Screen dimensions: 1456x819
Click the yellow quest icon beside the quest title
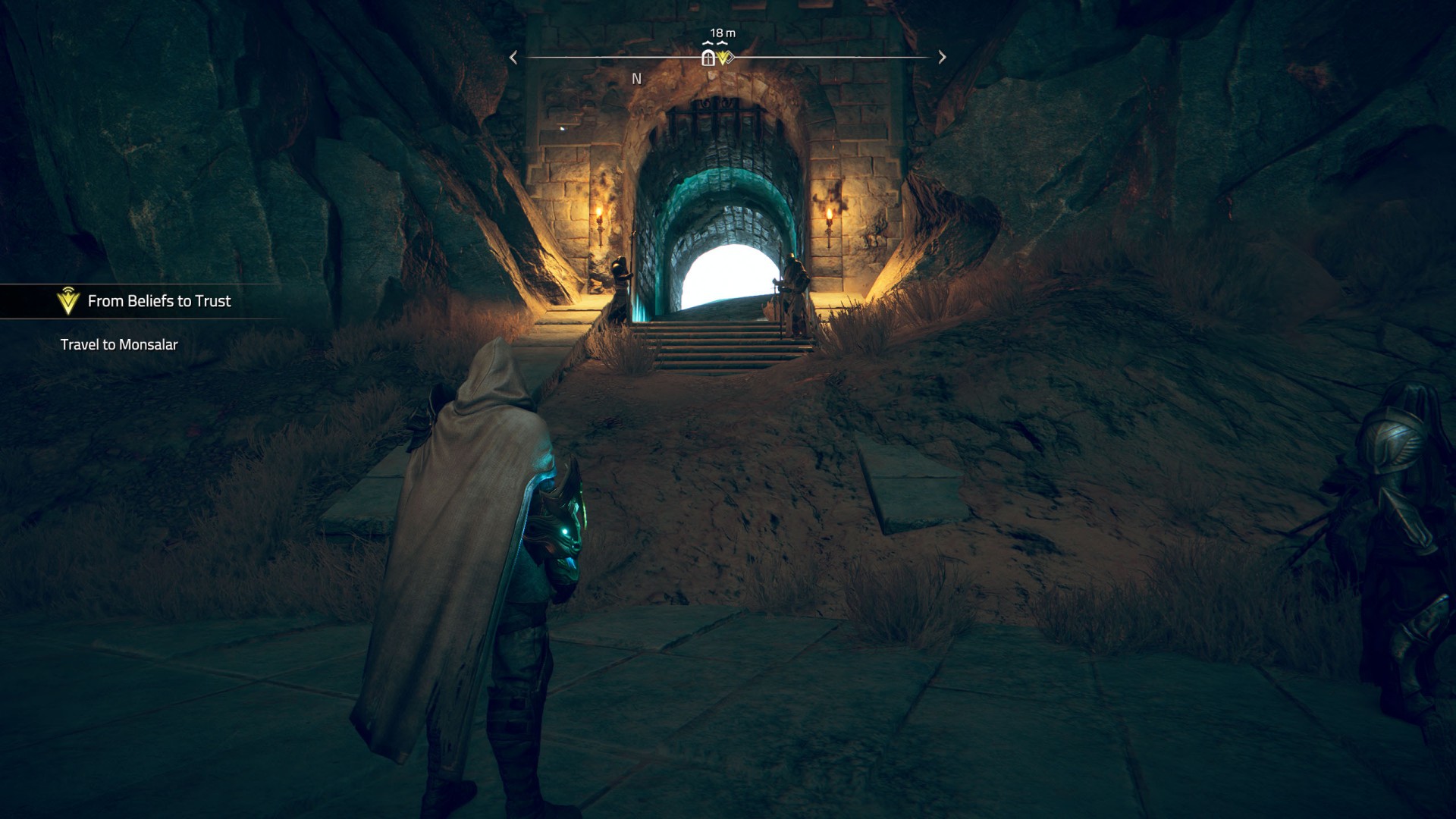tap(68, 301)
